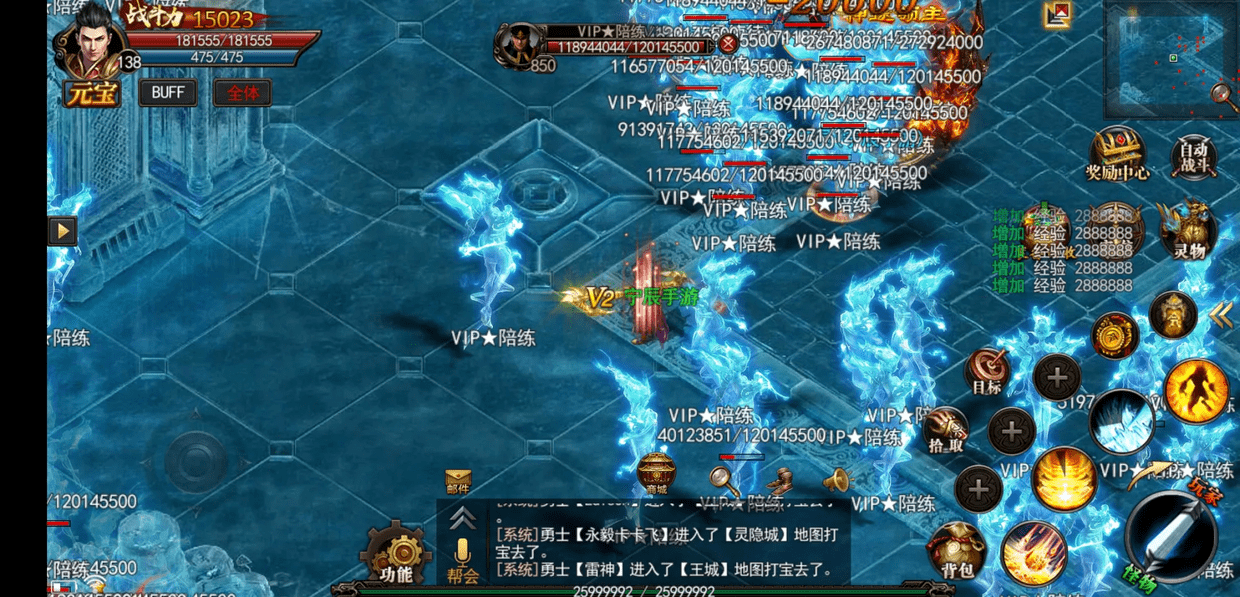Dismiss the selected target with the red X

(728, 44)
